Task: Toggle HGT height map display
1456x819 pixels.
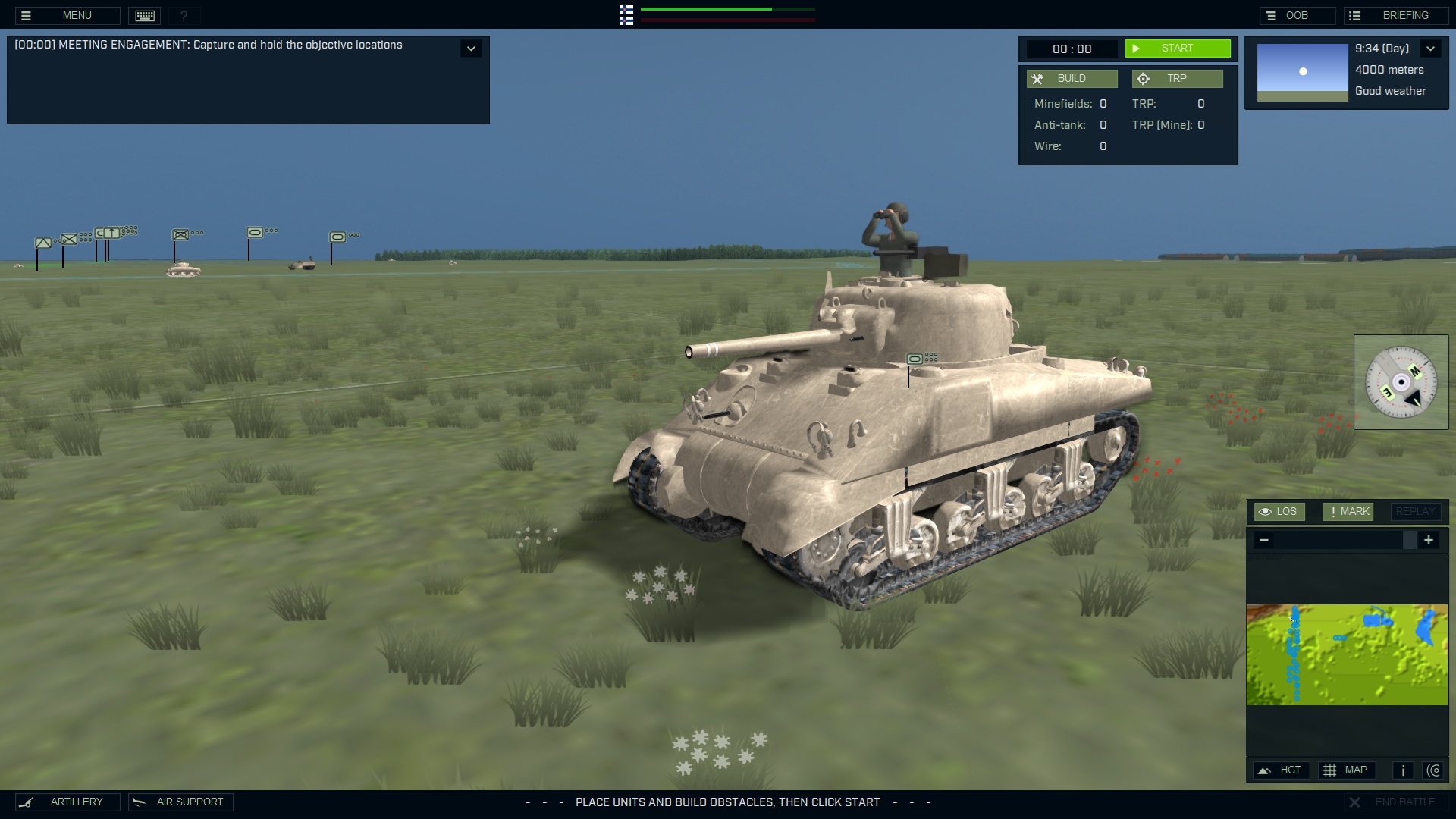Action: (x=1282, y=770)
